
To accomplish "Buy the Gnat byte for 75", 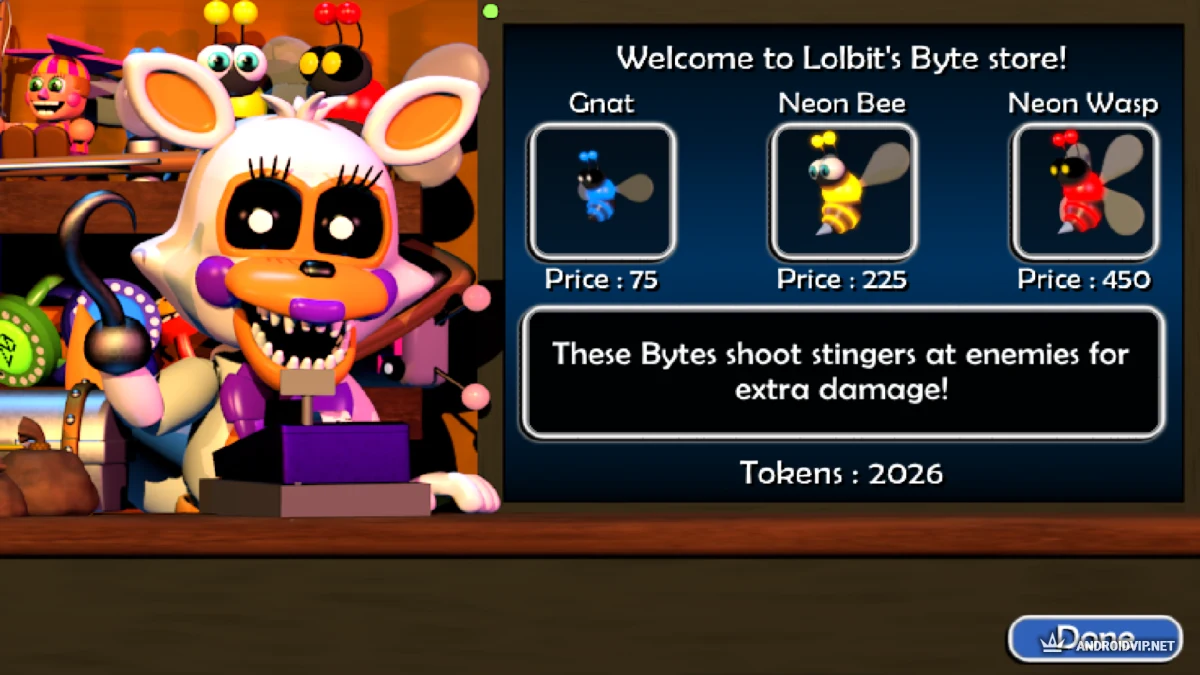I will [602, 191].
